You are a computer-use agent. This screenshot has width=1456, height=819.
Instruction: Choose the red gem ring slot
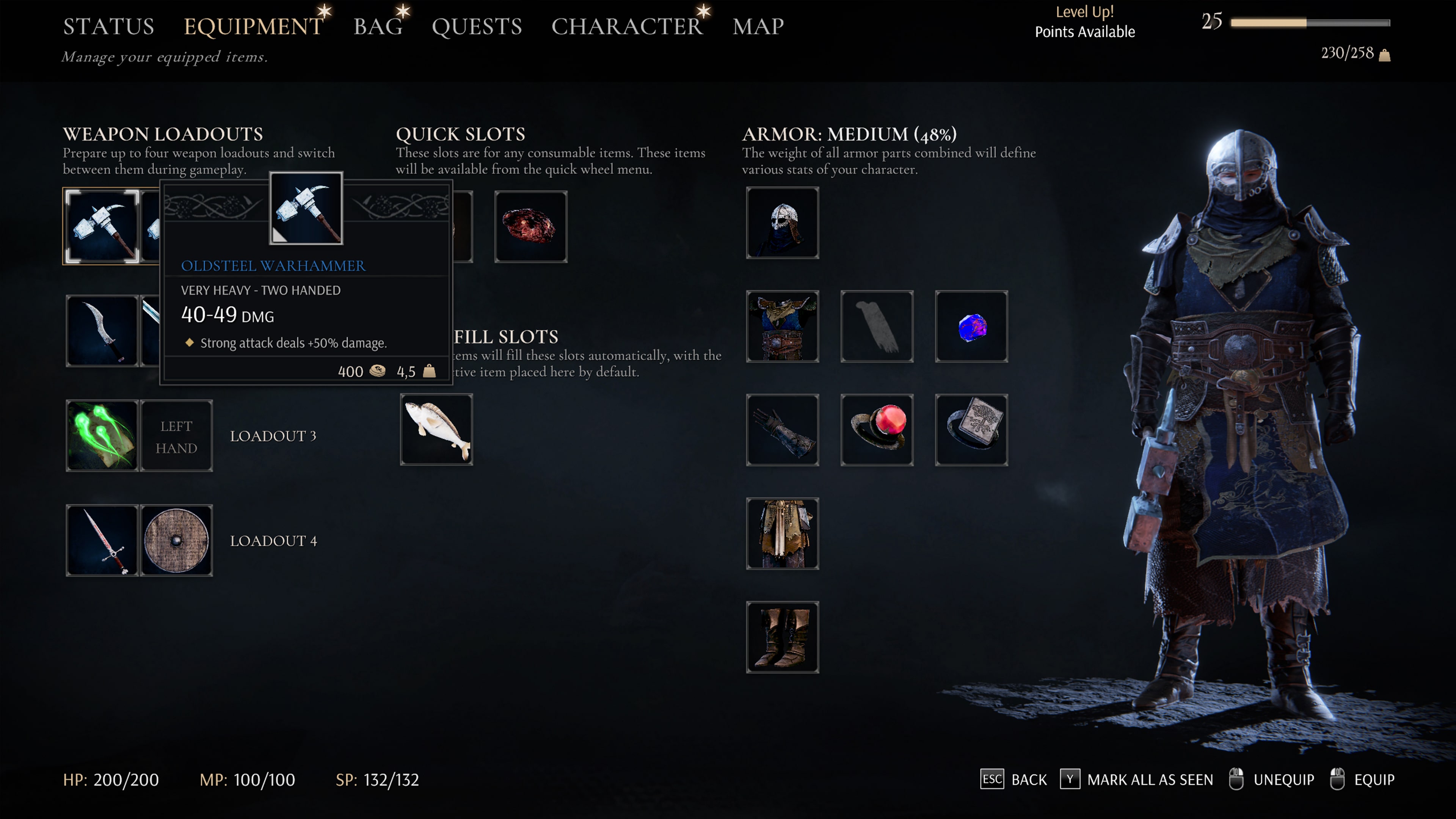click(x=877, y=430)
